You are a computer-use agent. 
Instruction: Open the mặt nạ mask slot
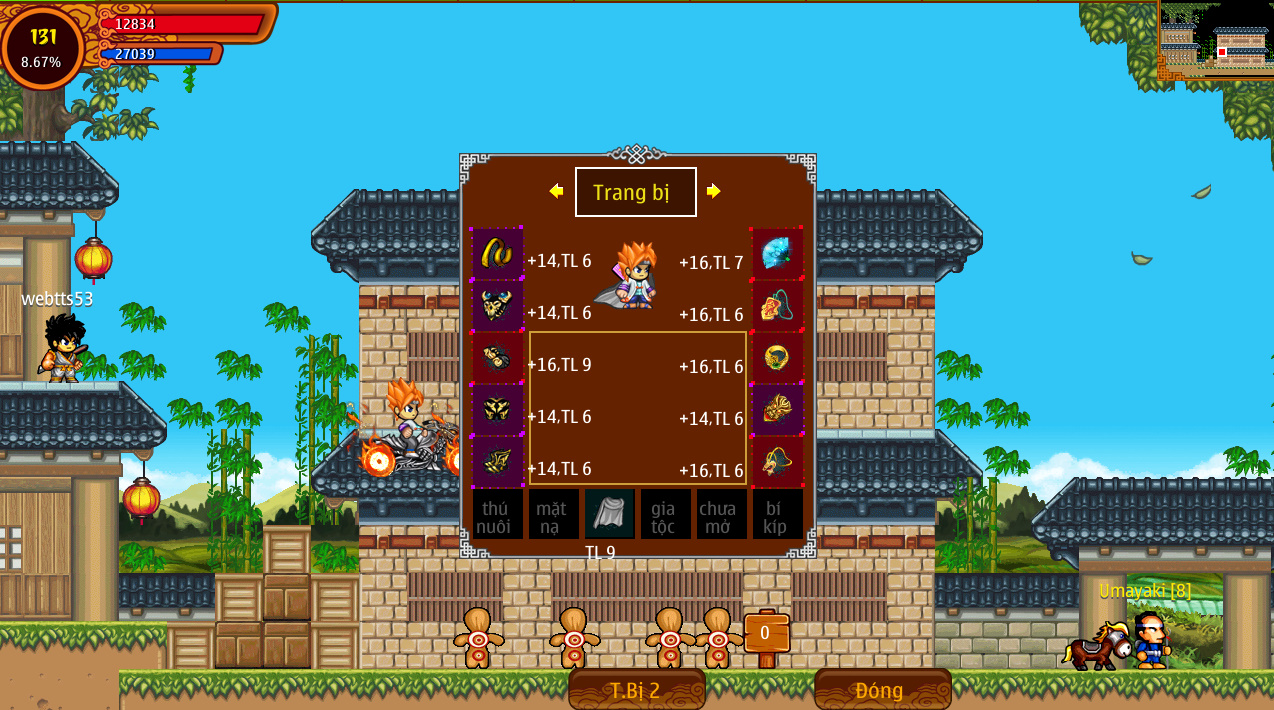coord(553,514)
